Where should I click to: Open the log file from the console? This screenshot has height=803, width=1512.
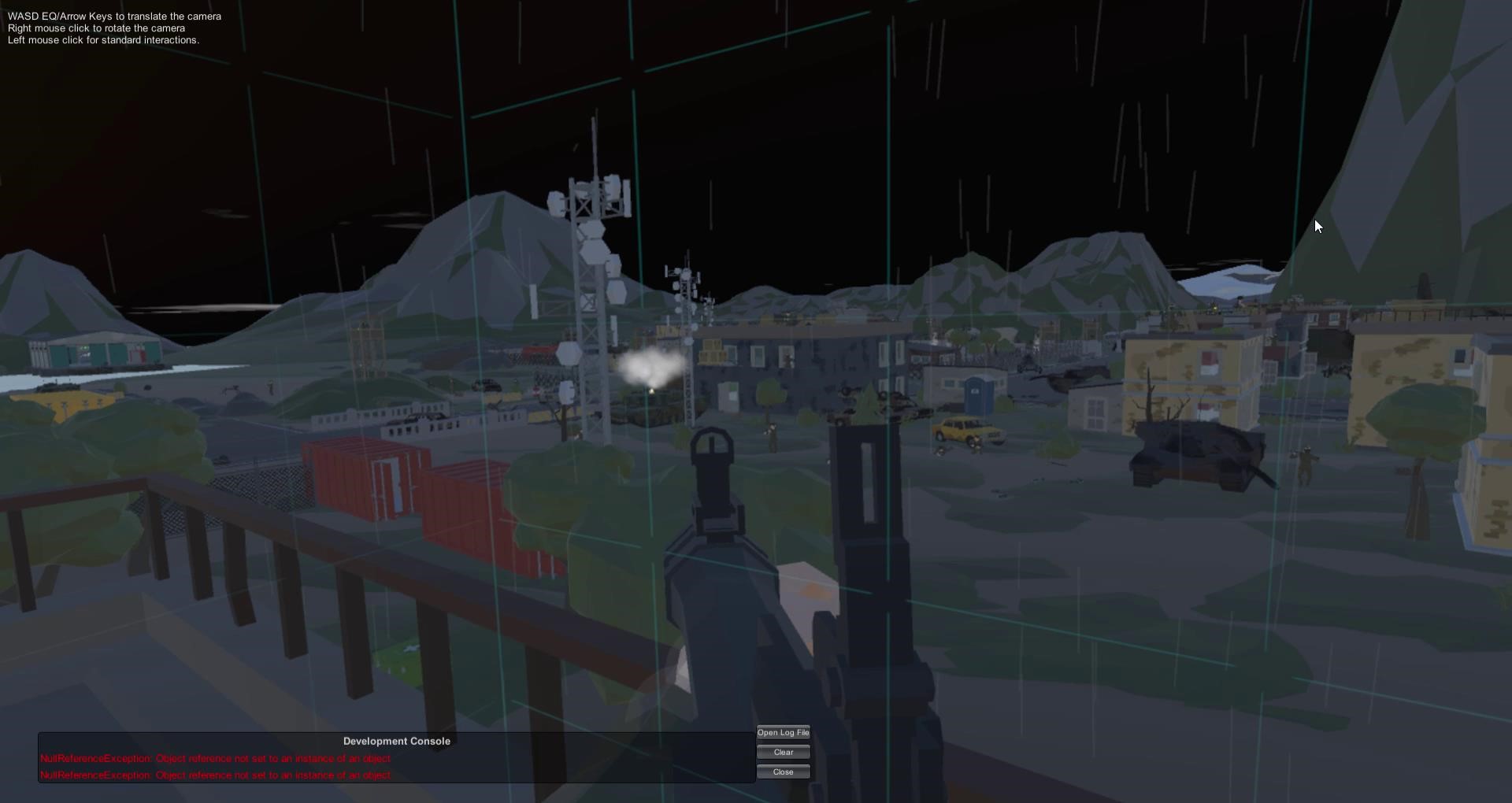(x=783, y=733)
